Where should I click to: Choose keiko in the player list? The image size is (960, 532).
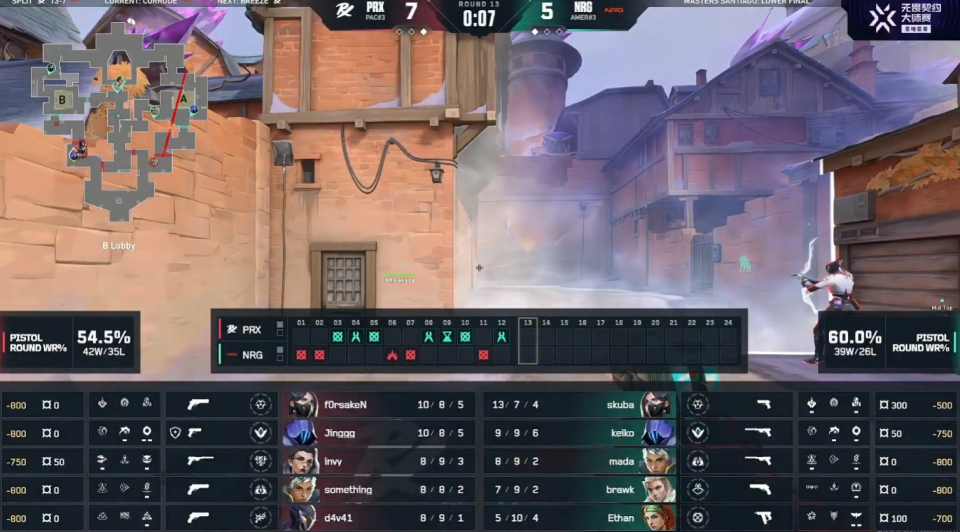click(x=580, y=433)
